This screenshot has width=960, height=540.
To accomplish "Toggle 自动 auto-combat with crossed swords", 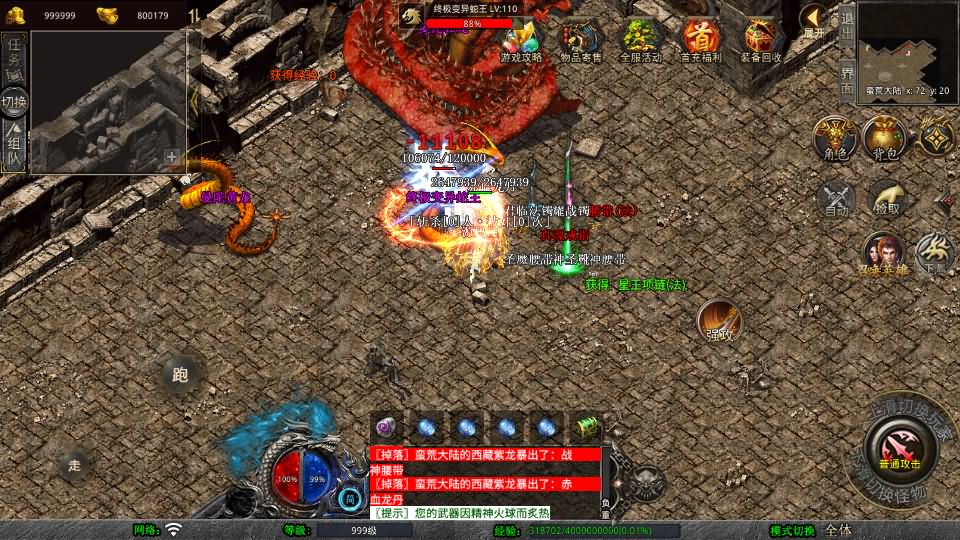I will tap(836, 197).
